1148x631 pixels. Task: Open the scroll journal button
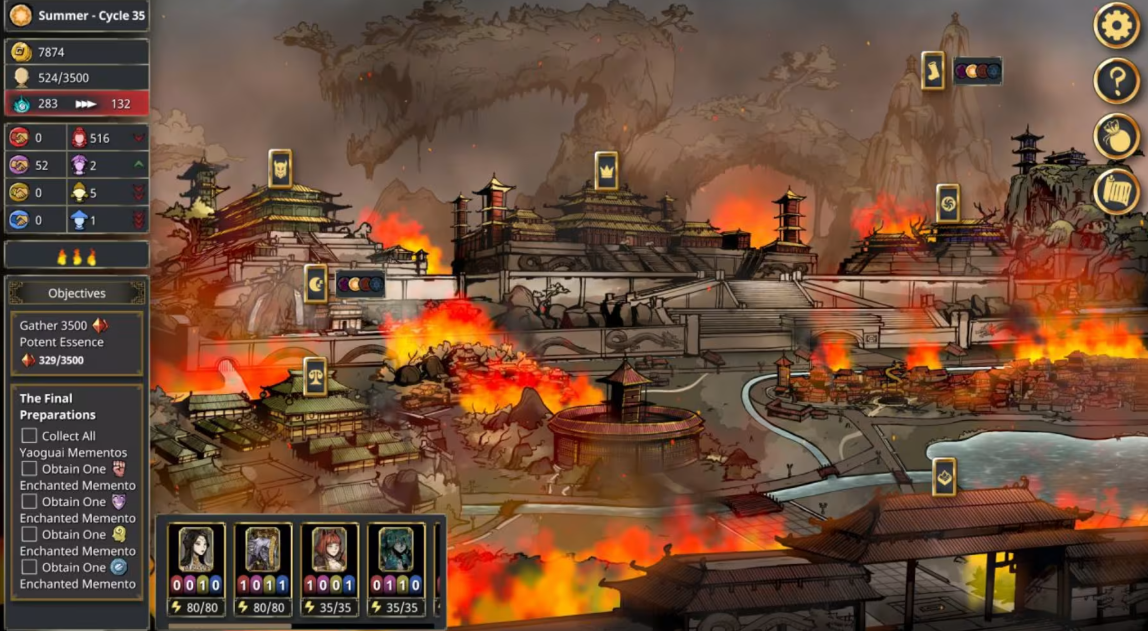(1116, 192)
